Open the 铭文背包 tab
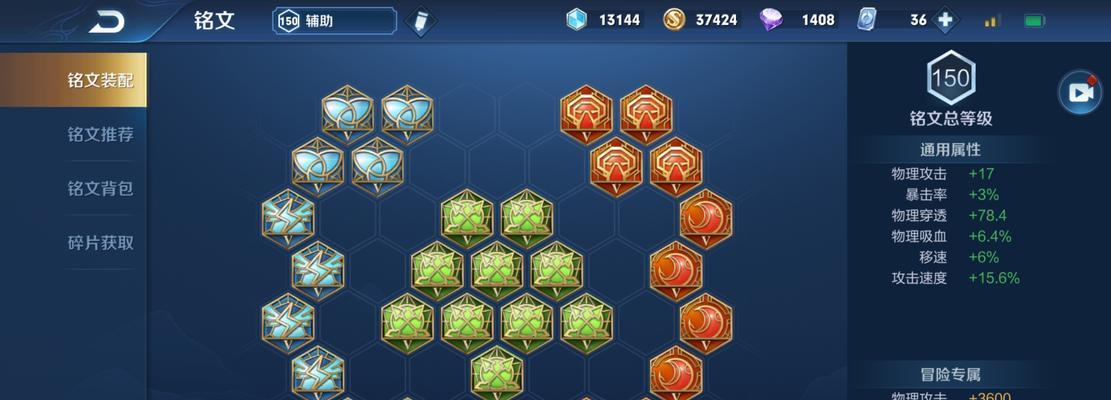The width and height of the screenshot is (1111, 400). [x=99, y=189]
